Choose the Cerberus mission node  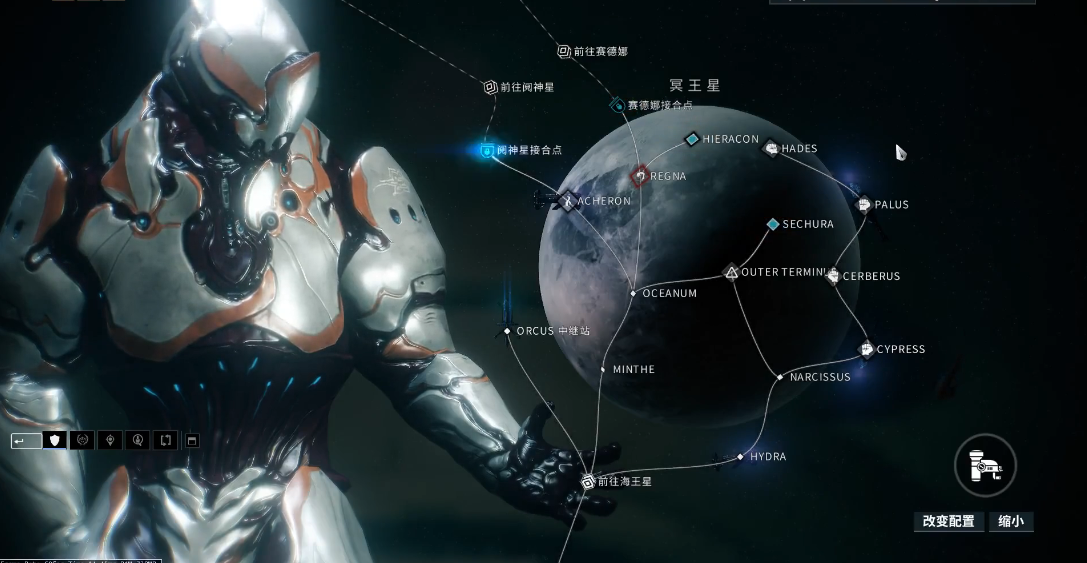834,276
